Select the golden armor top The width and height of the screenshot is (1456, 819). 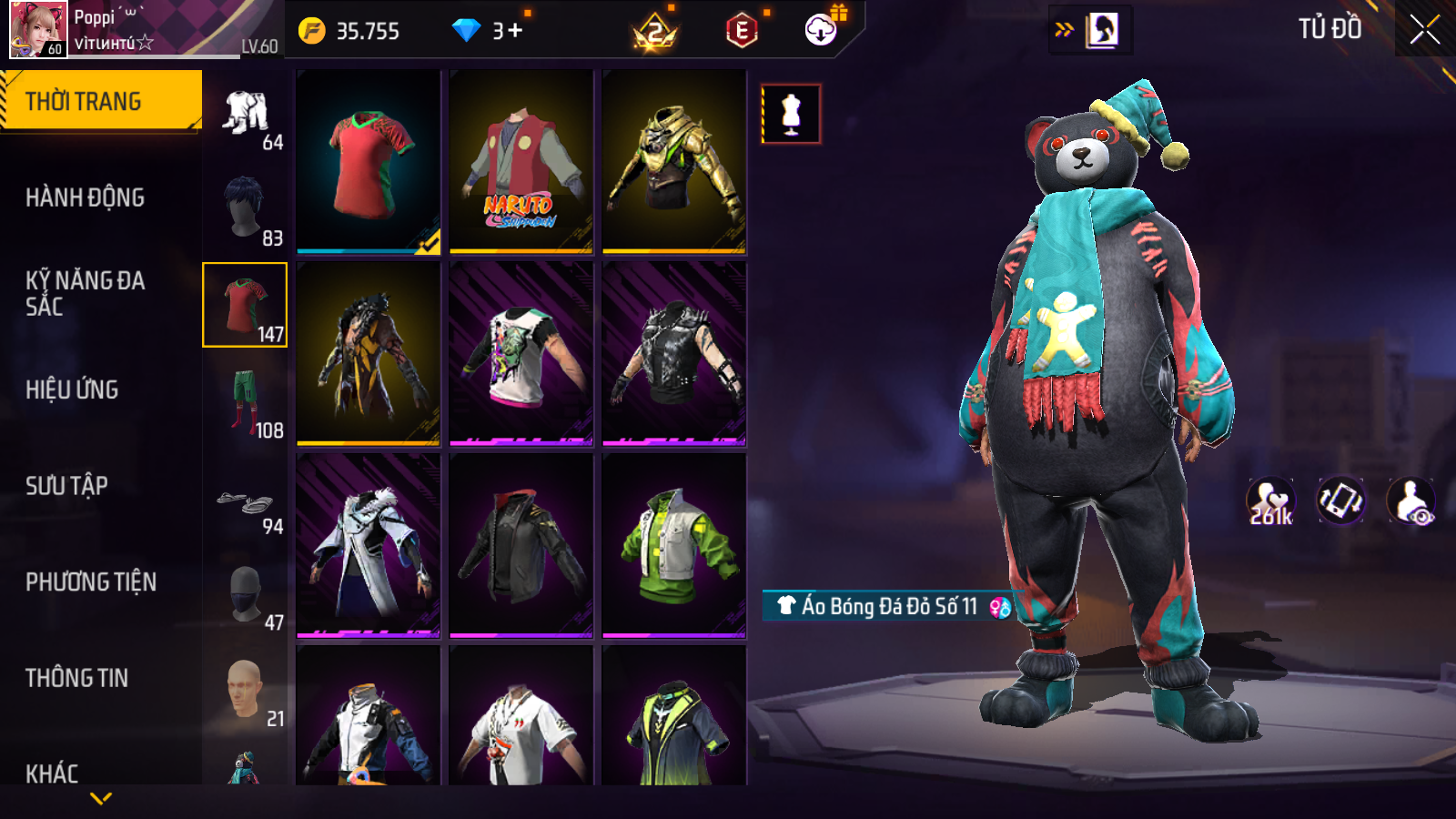coord(673,162)
